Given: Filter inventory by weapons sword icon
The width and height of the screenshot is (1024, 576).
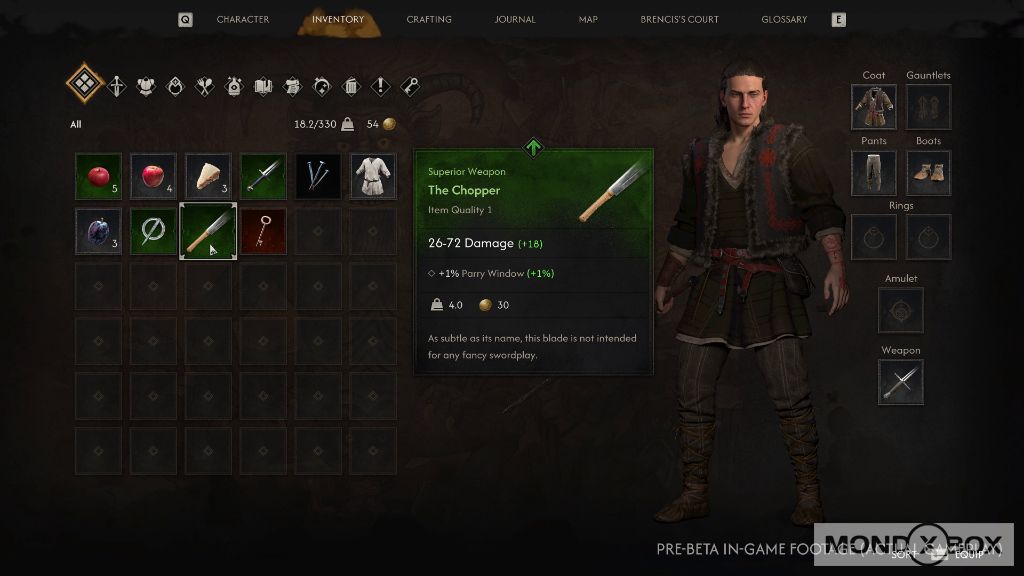Looking at the screenshot, I should (117, 86).
